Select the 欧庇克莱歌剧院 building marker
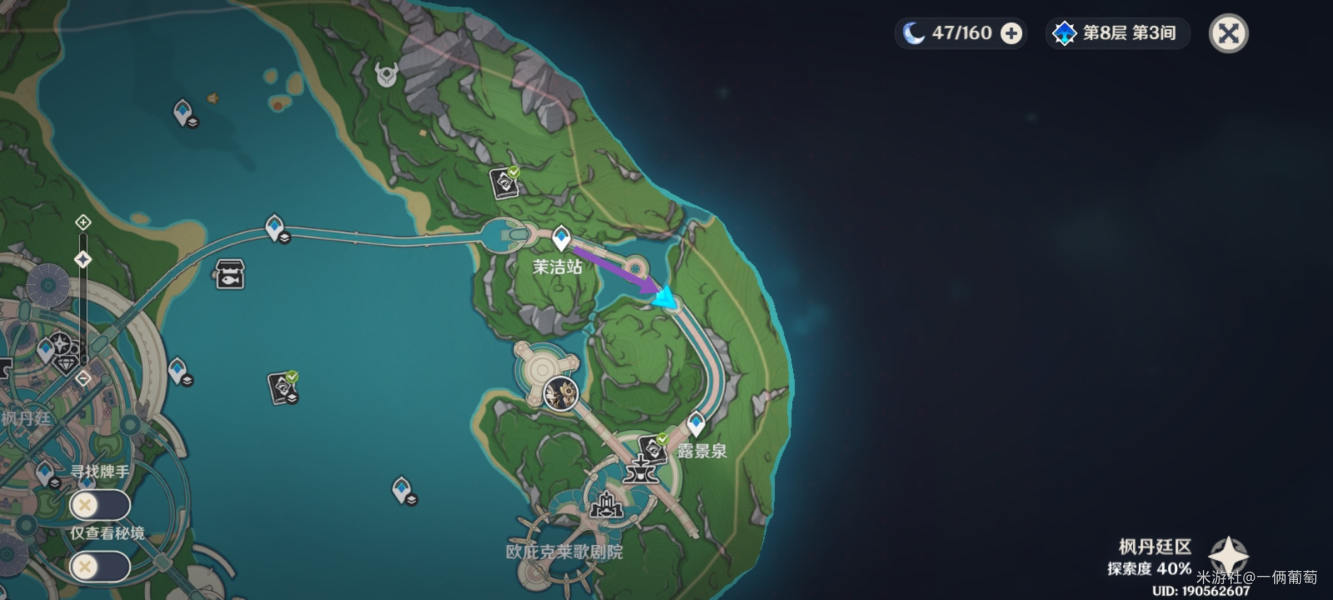The image size is (1333, 600). [605, 507]
